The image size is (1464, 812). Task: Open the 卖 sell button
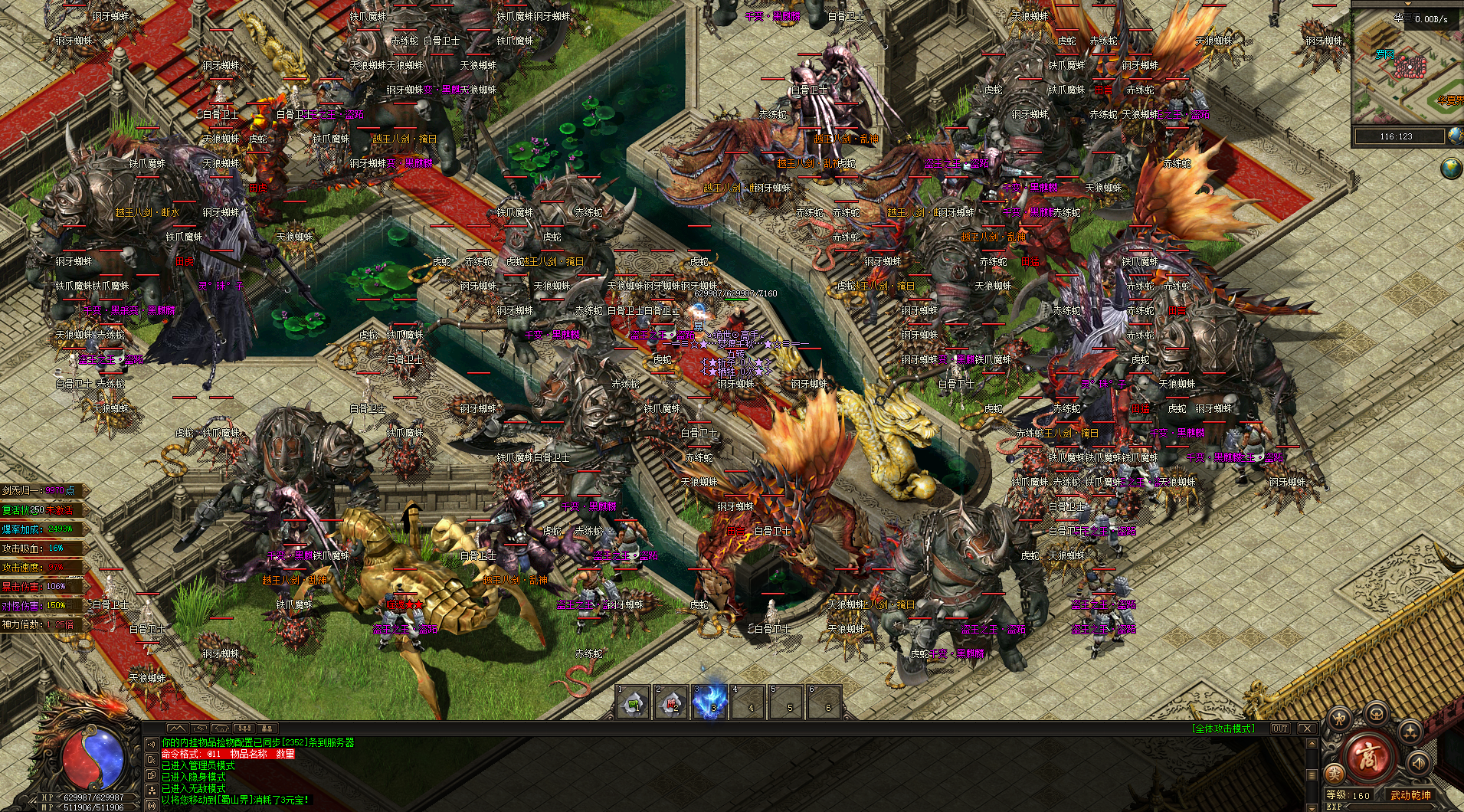[x=1335, y=774]
